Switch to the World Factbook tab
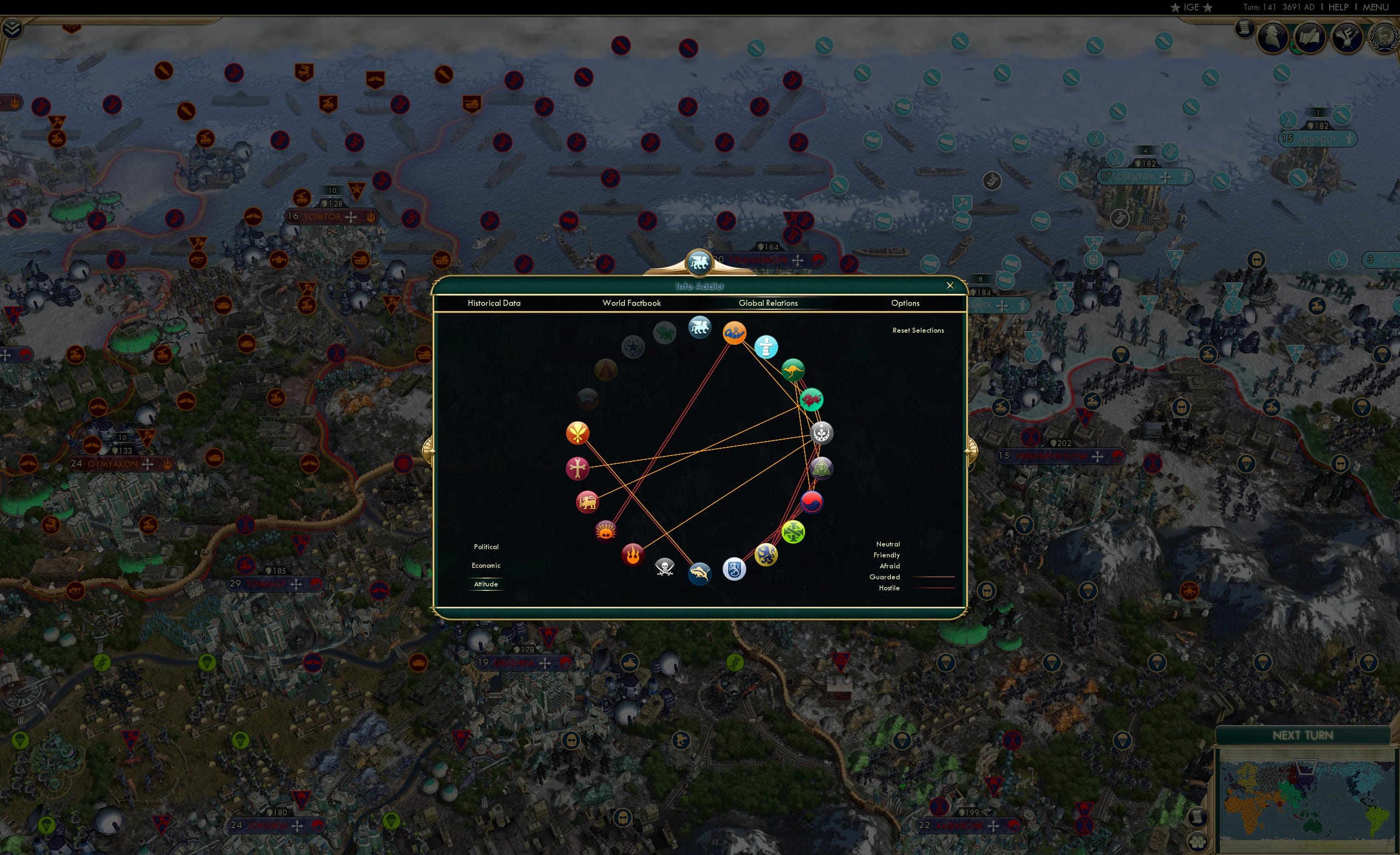The width and height of the screenshot is (1400, 855). (x=631, y=303)
